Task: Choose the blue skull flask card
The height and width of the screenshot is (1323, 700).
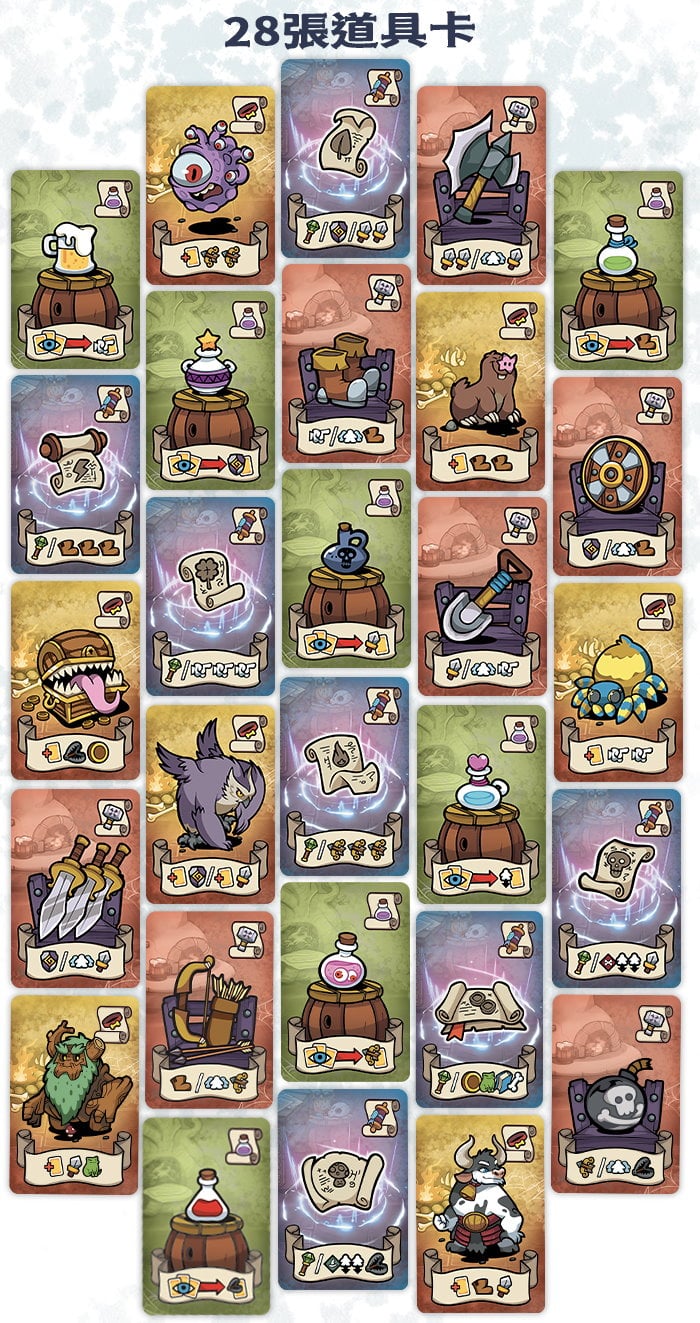Action: point(346,568)
